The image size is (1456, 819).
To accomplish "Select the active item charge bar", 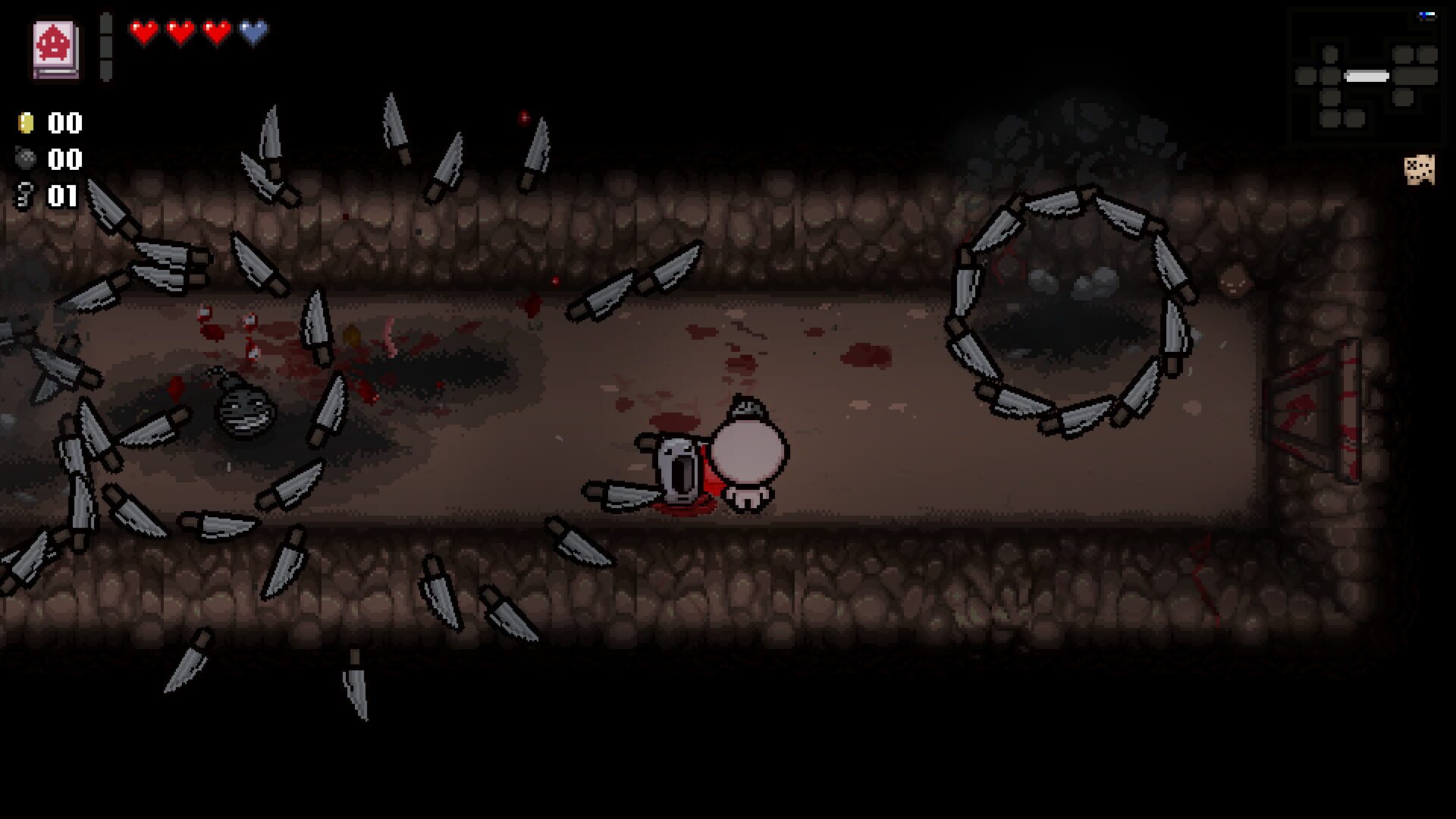I will pos(105,45).
